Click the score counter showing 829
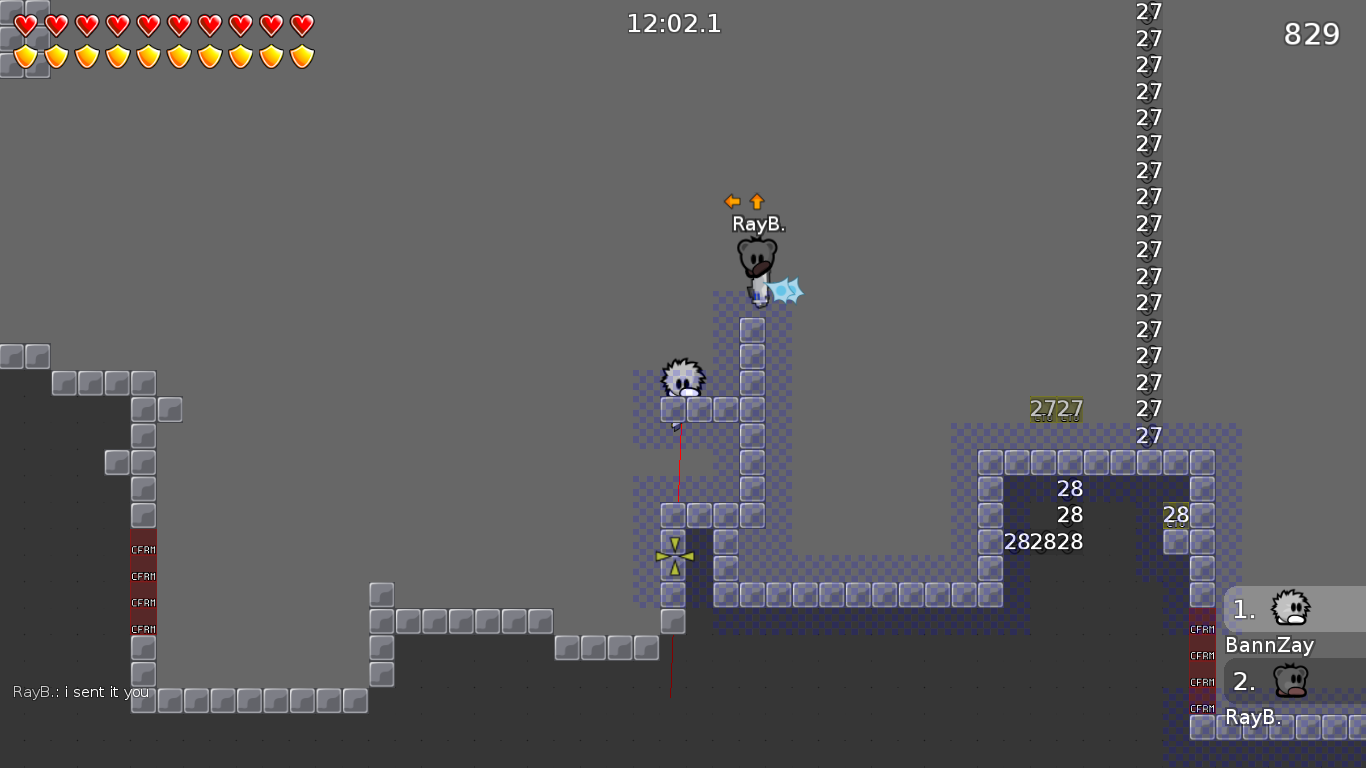The image size is (1366, 768). 1311,34
